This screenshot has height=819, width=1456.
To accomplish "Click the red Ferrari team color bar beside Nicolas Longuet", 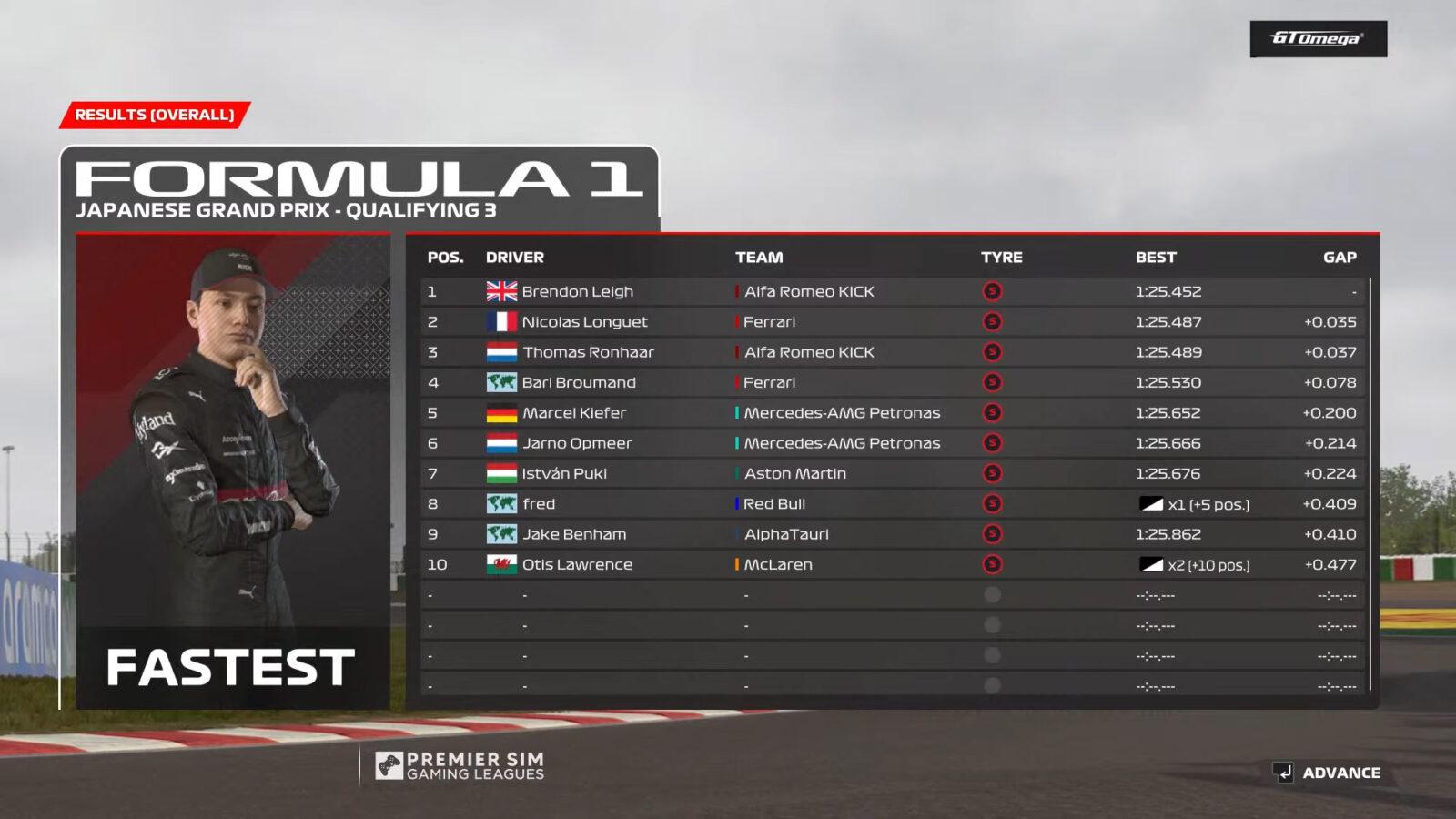I will point(735,321).
